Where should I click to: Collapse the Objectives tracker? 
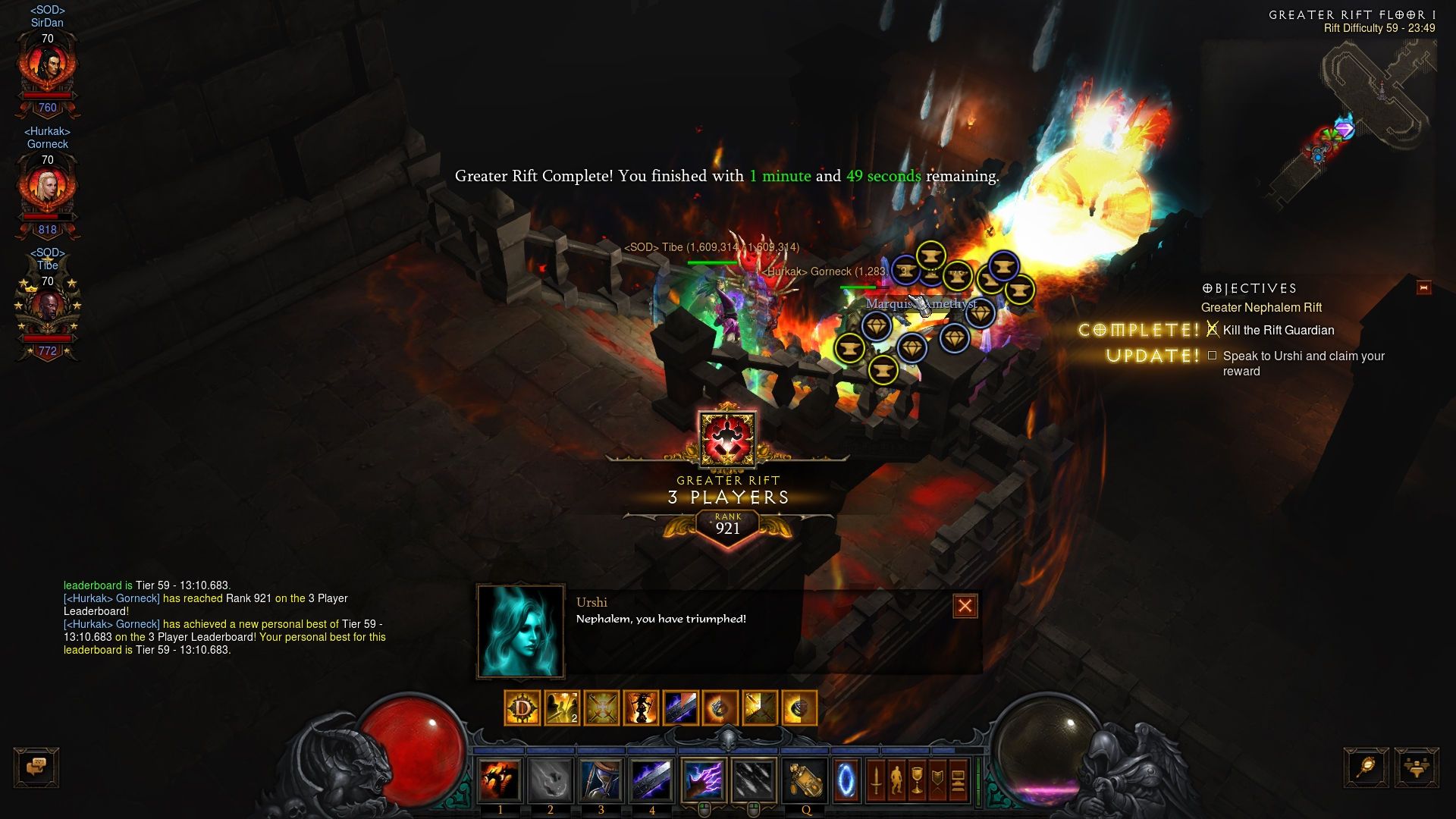pos(1423,287)
